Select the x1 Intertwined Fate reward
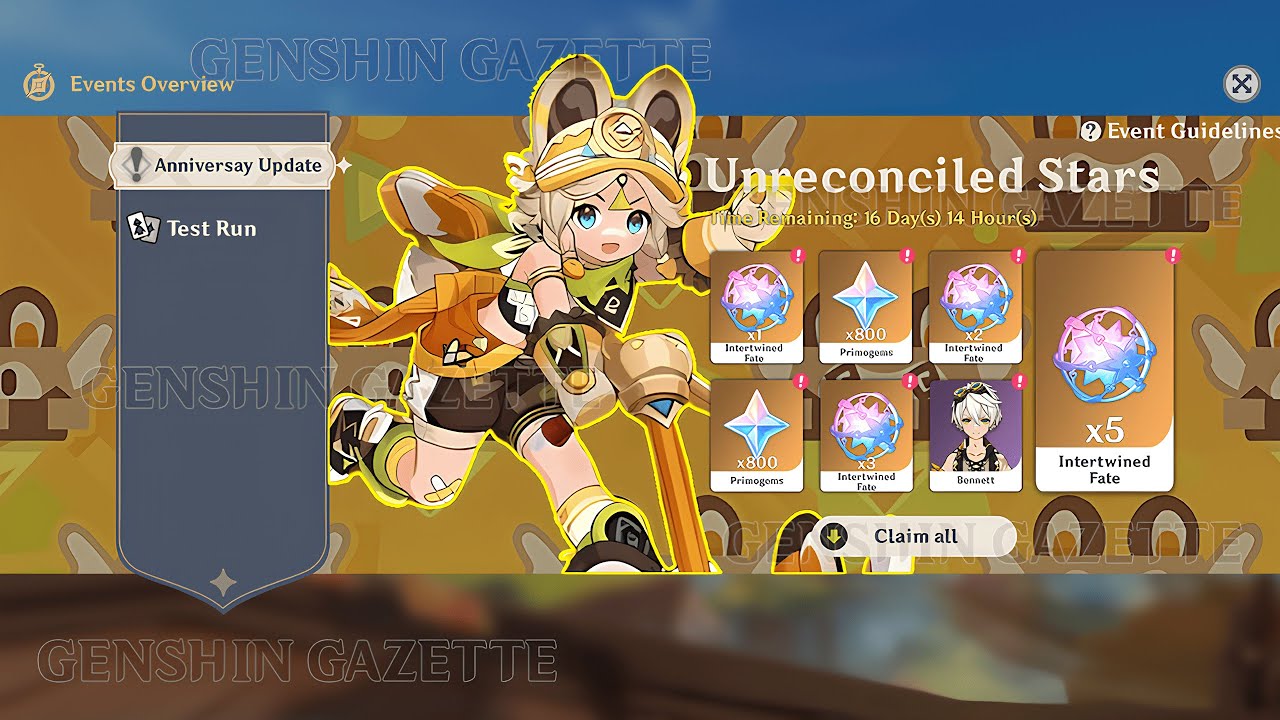 (x=756, y=307)
